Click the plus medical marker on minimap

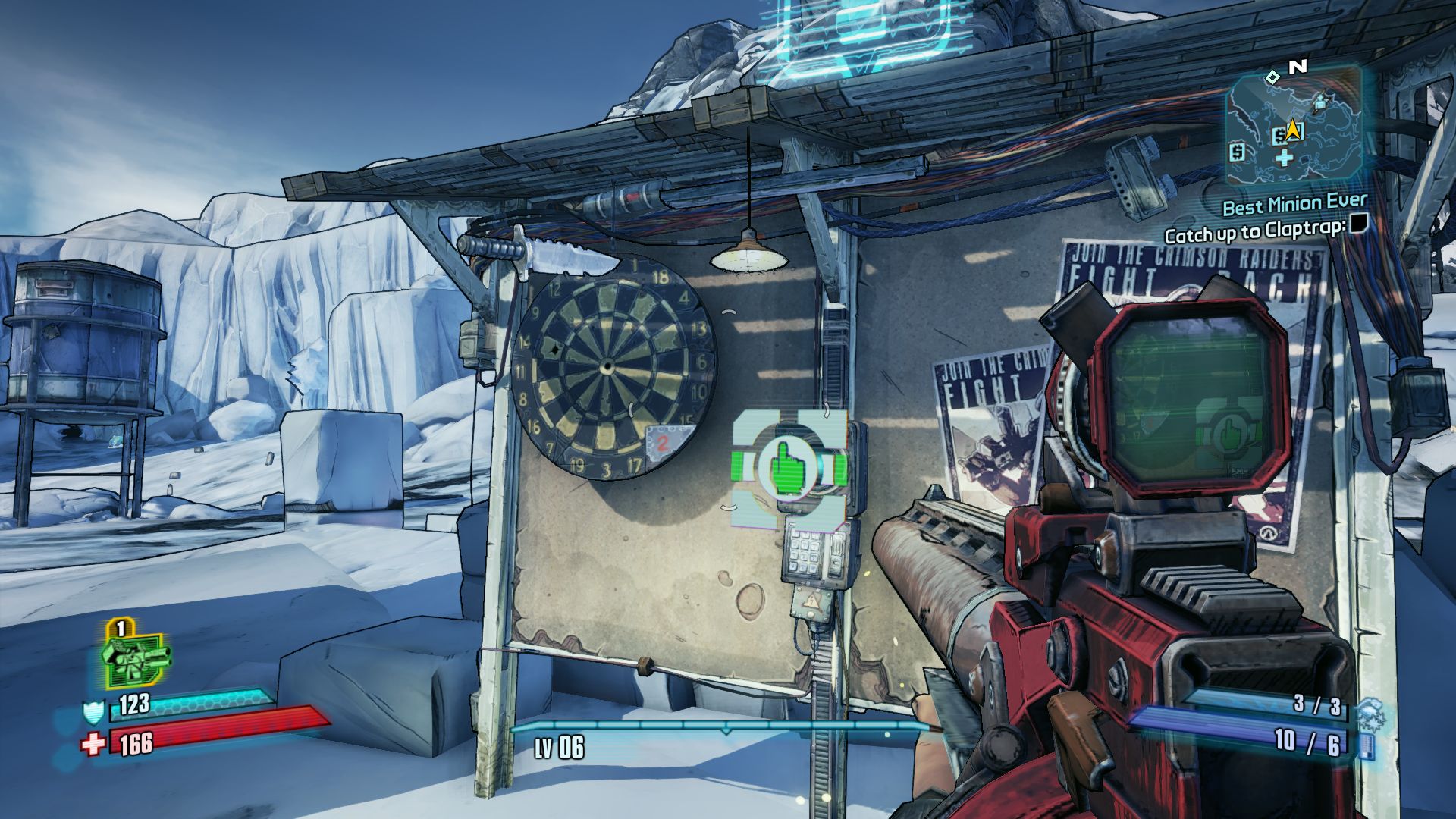(x=1283, y=158)
